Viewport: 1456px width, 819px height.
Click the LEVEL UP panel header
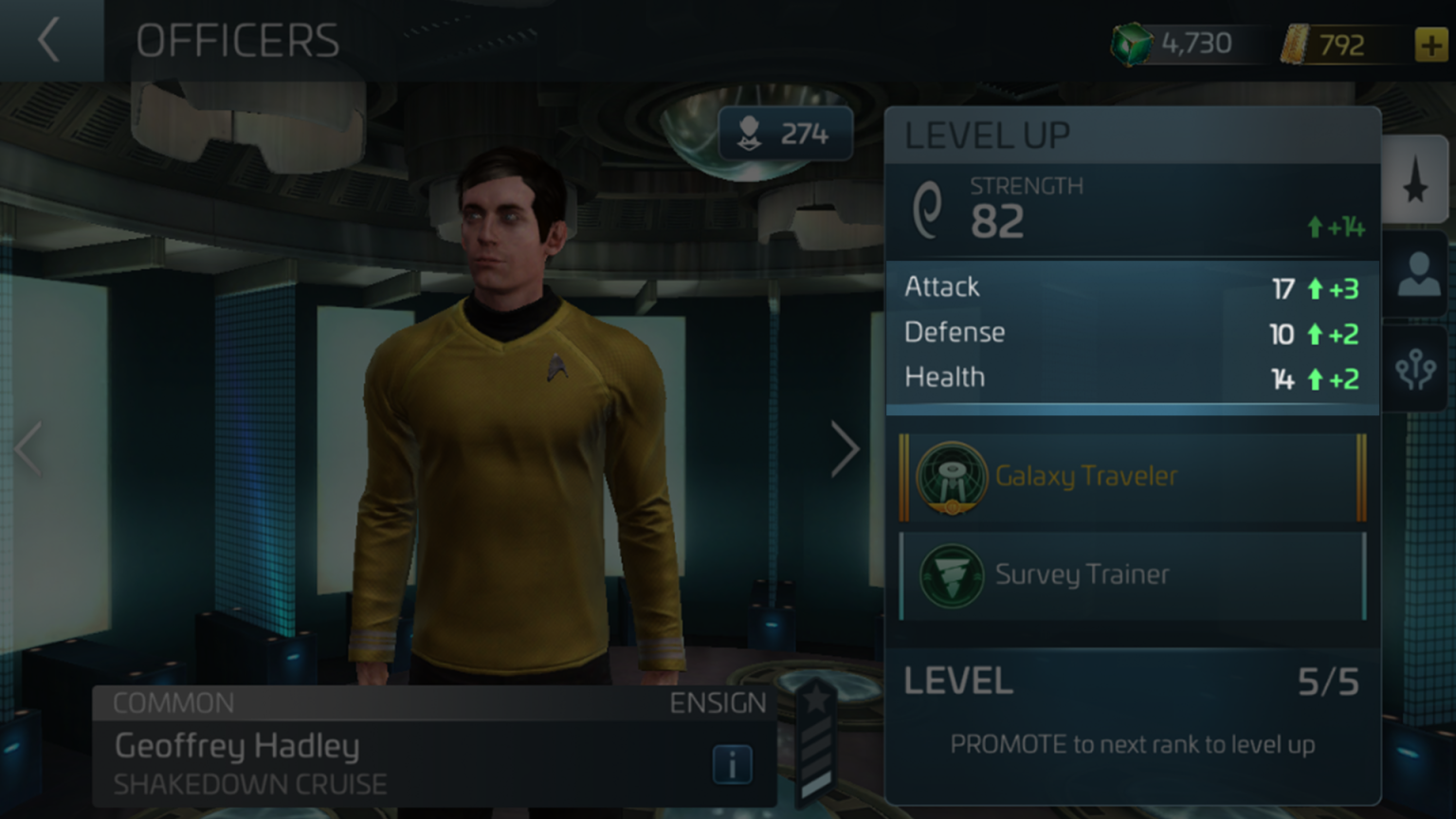coord(987,135)
